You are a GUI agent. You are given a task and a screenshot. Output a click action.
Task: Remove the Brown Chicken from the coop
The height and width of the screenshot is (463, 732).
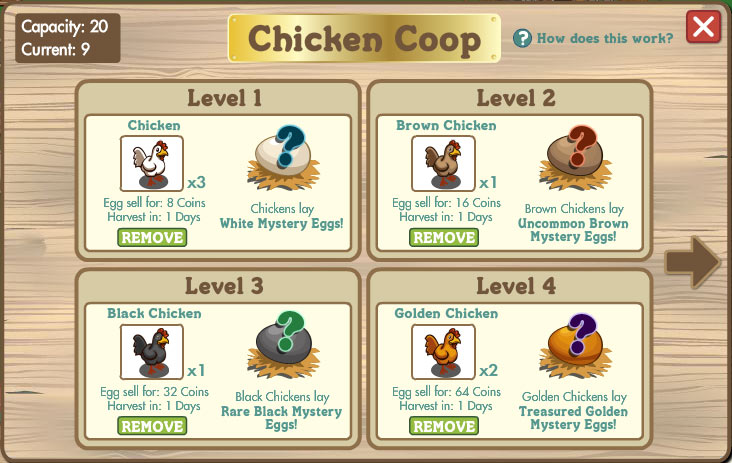444,237
